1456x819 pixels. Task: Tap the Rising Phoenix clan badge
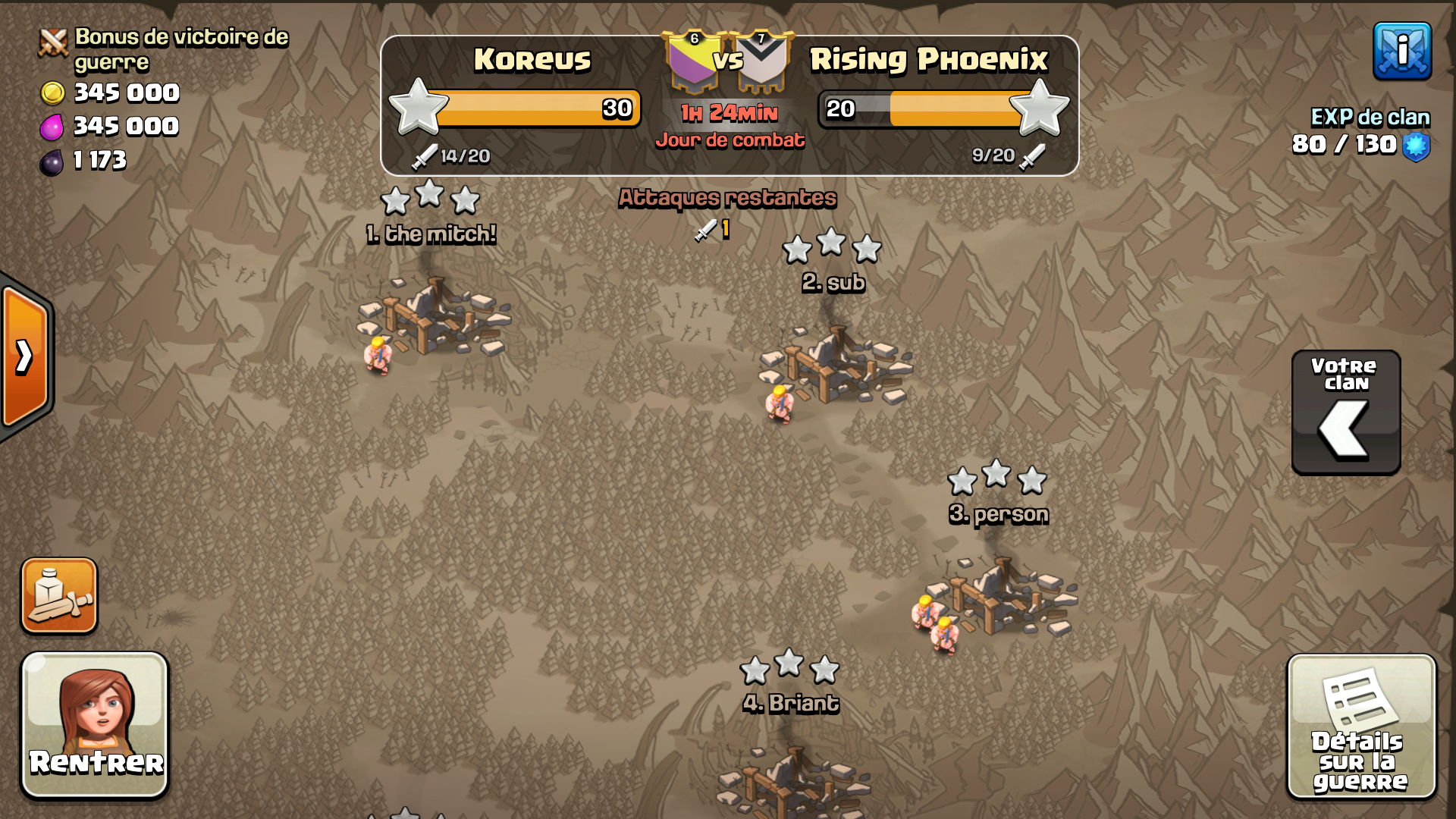764,62
